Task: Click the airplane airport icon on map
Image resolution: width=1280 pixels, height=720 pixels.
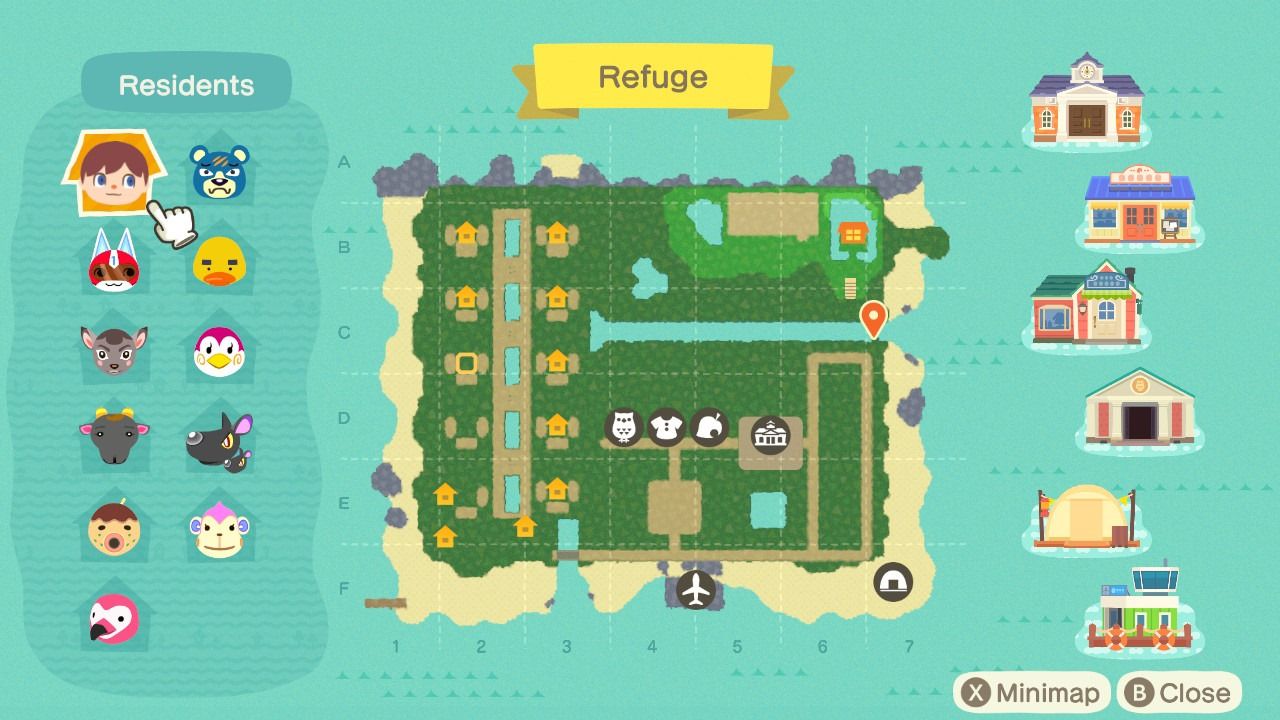Action: 696,589
